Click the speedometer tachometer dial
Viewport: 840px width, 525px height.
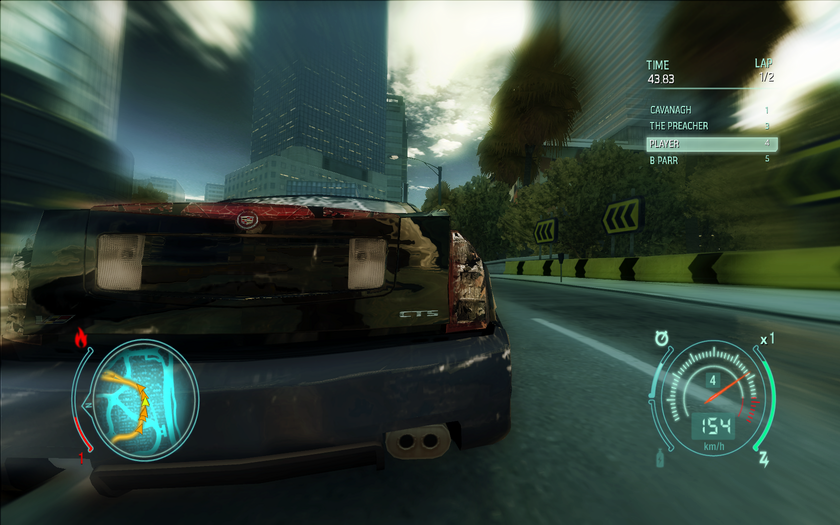(712, 393)
